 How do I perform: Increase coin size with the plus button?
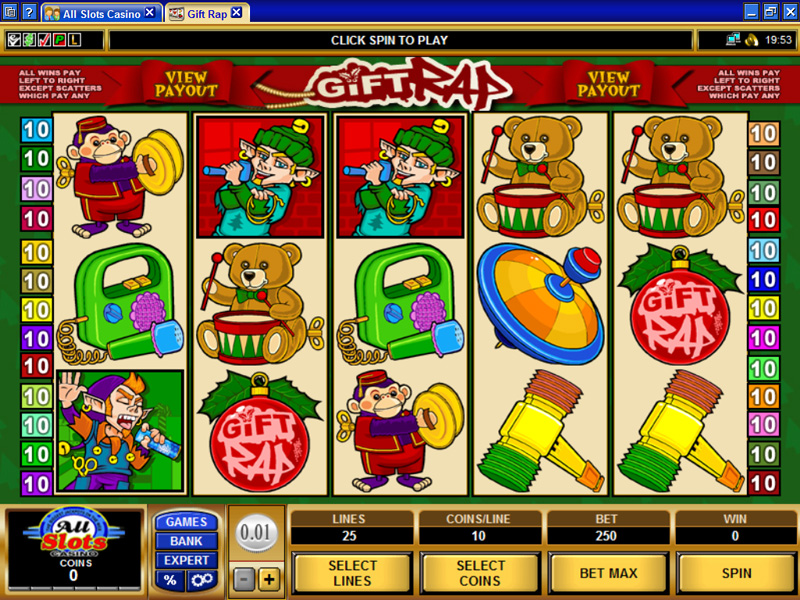pos(268,579)
